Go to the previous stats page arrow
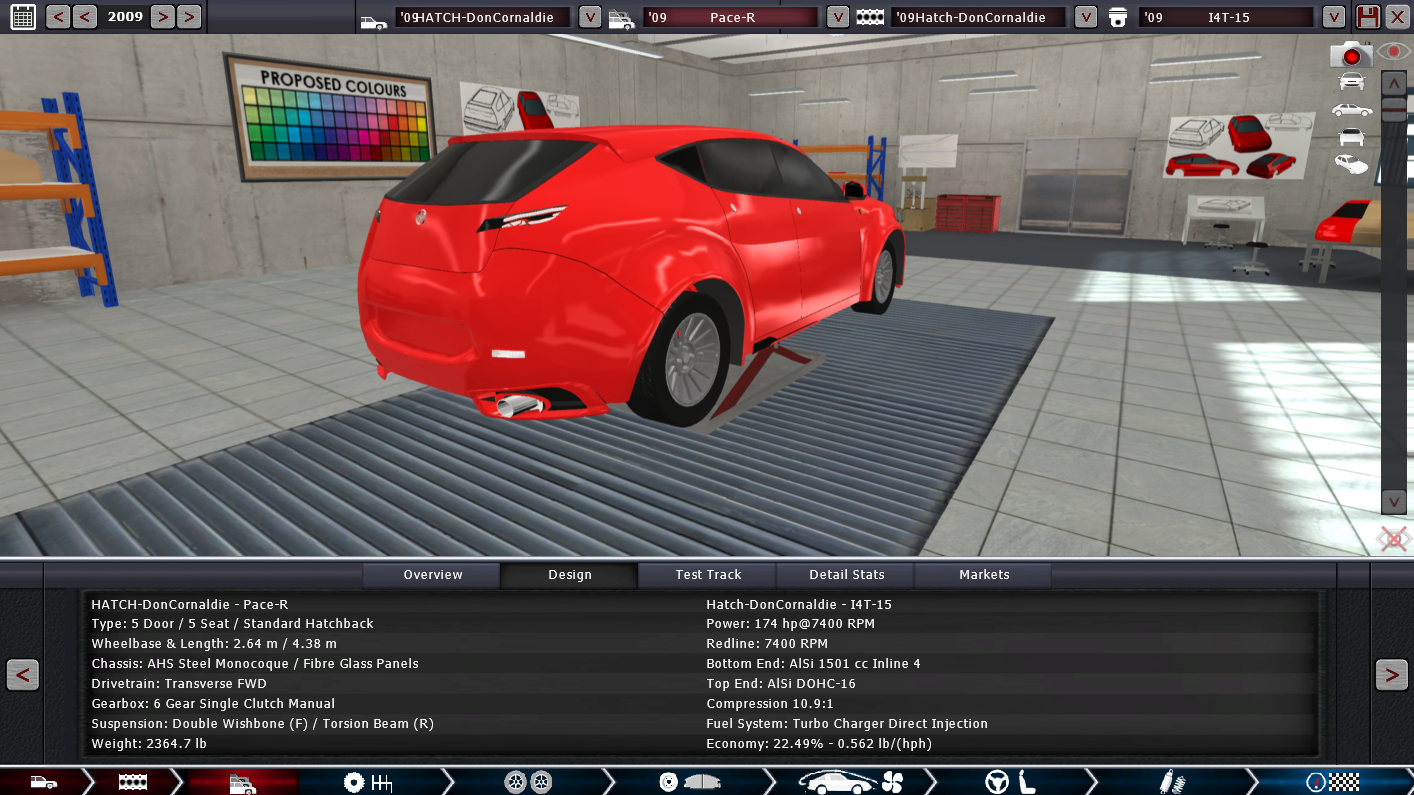The width and height of the screenshot is (1414, 795). (x=22, y=675)
